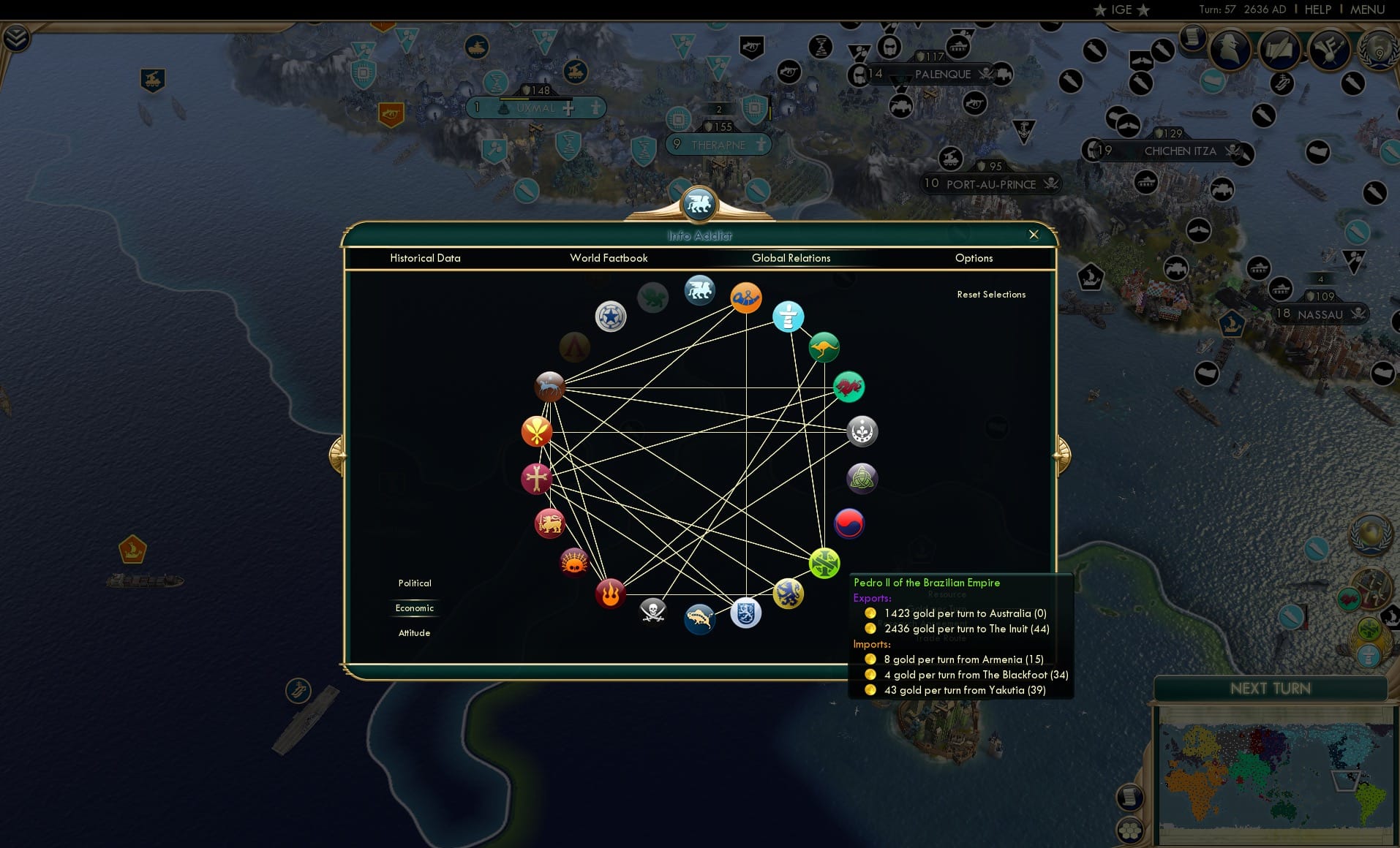The image size is (1400, 848).
Task: Enable the Attitude relations view
Action: (x=415, y=632)
